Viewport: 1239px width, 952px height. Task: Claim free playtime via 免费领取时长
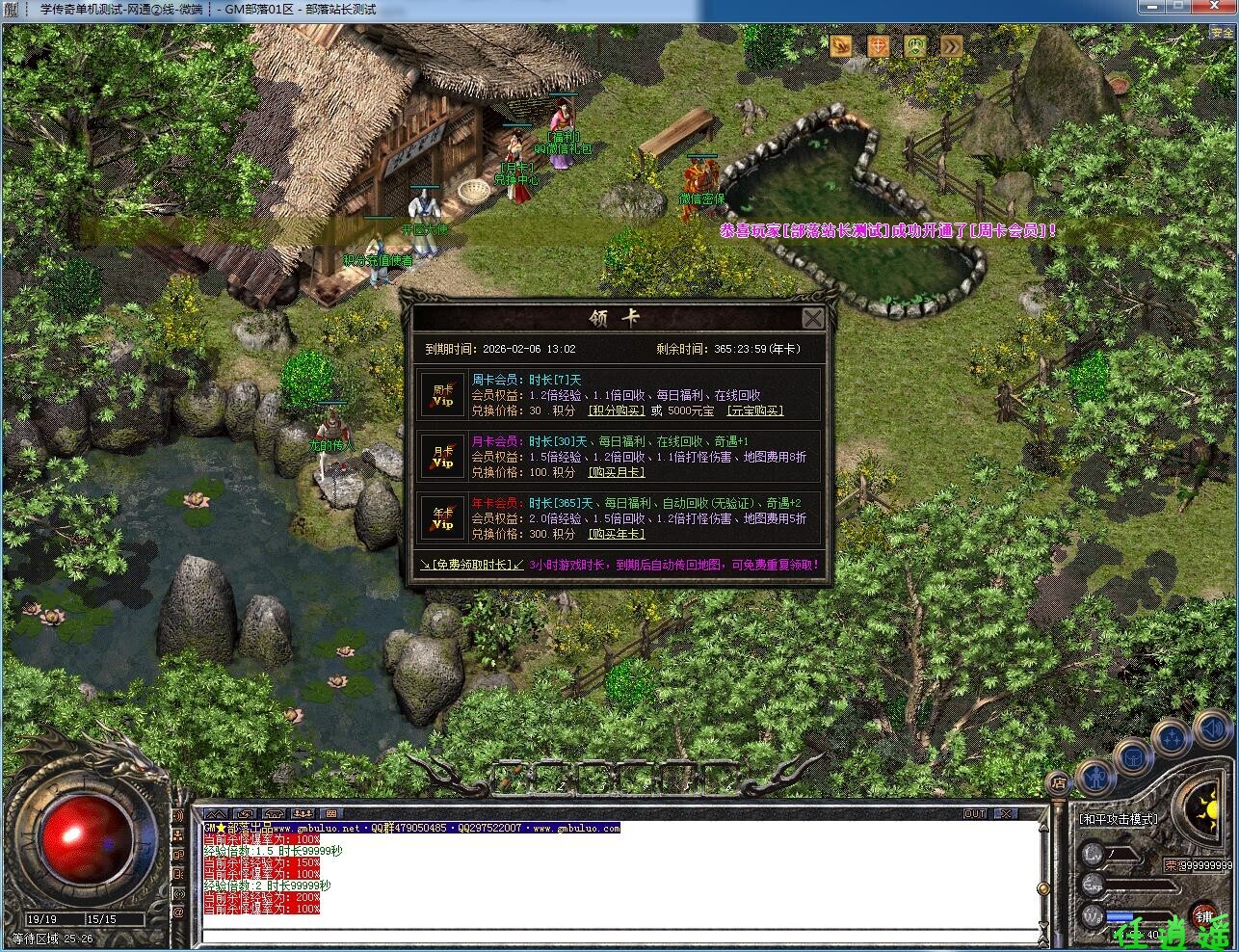click(x=471, y=565)
